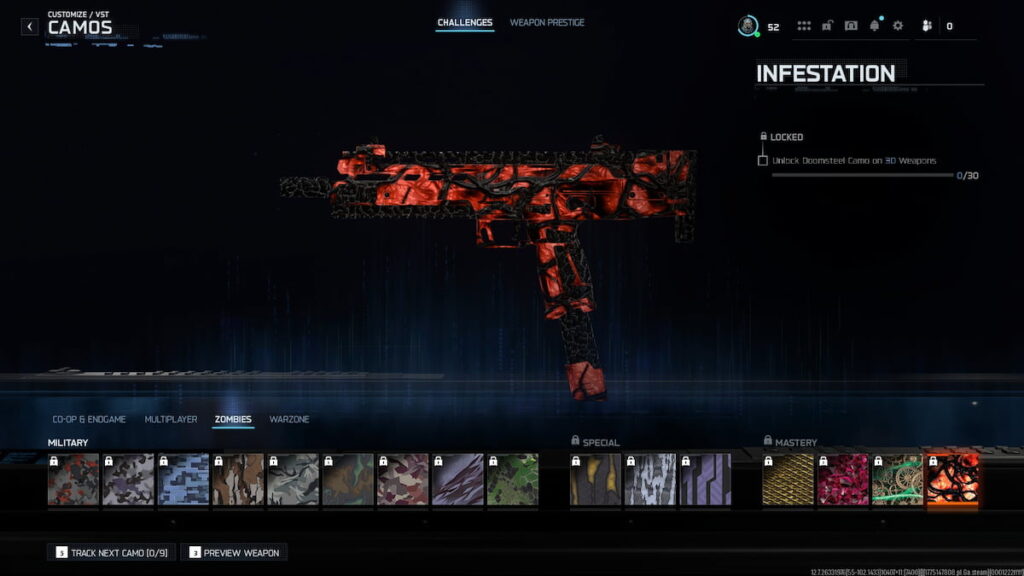Viewport: 1024px width, 576px height.
Task: Select the pink crystal mastery camo
Action: coord(842,480)
